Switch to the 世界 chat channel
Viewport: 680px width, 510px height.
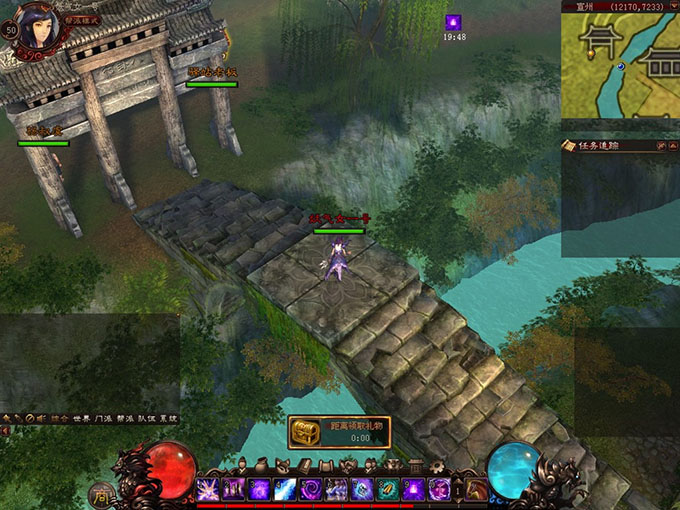[x=82, y=418]
